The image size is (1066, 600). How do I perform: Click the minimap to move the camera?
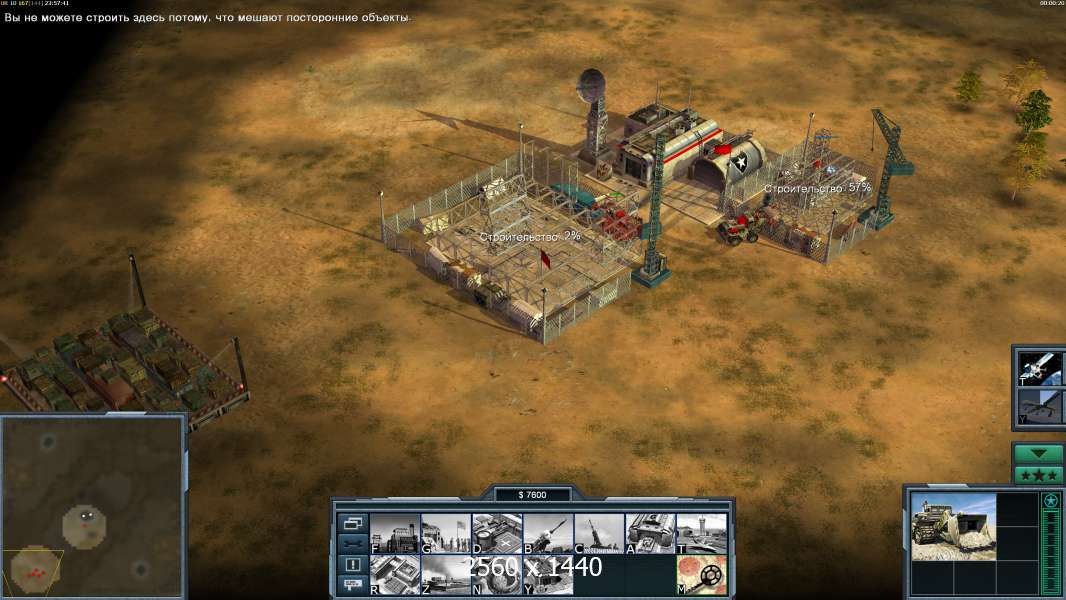(93, 505)
